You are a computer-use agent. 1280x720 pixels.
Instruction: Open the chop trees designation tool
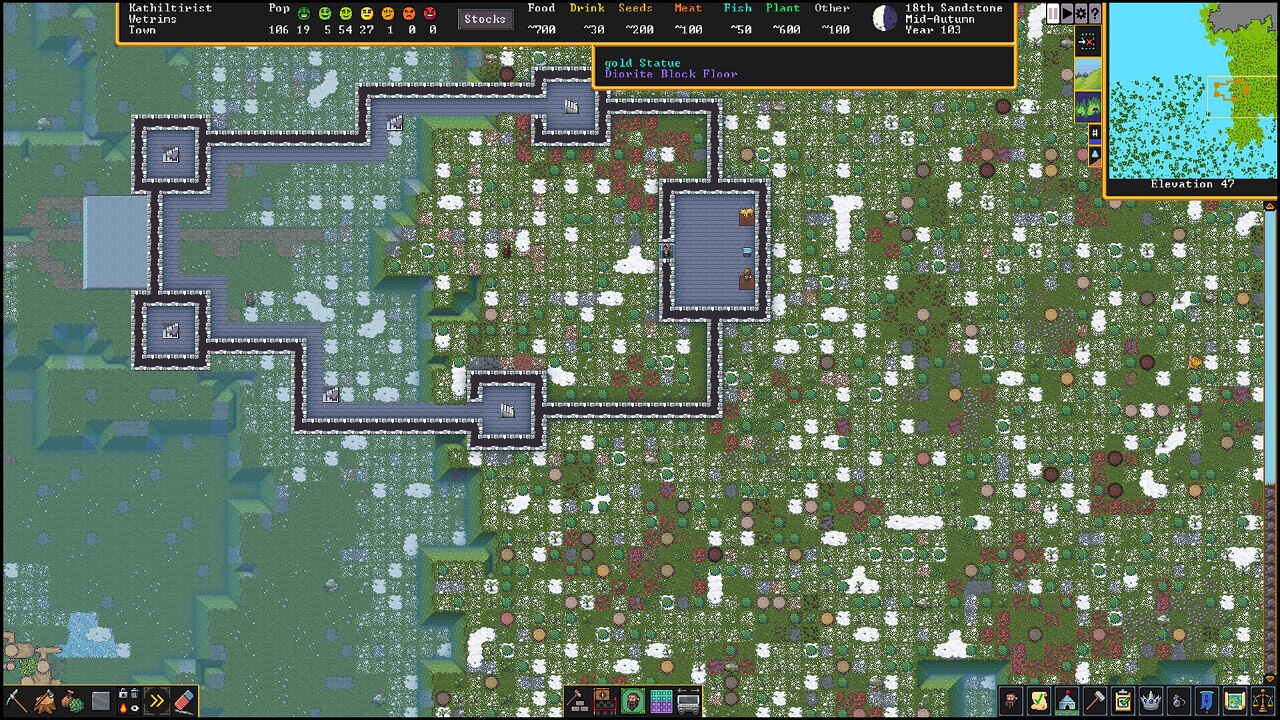pyautogui.click(x=43, y=700)
